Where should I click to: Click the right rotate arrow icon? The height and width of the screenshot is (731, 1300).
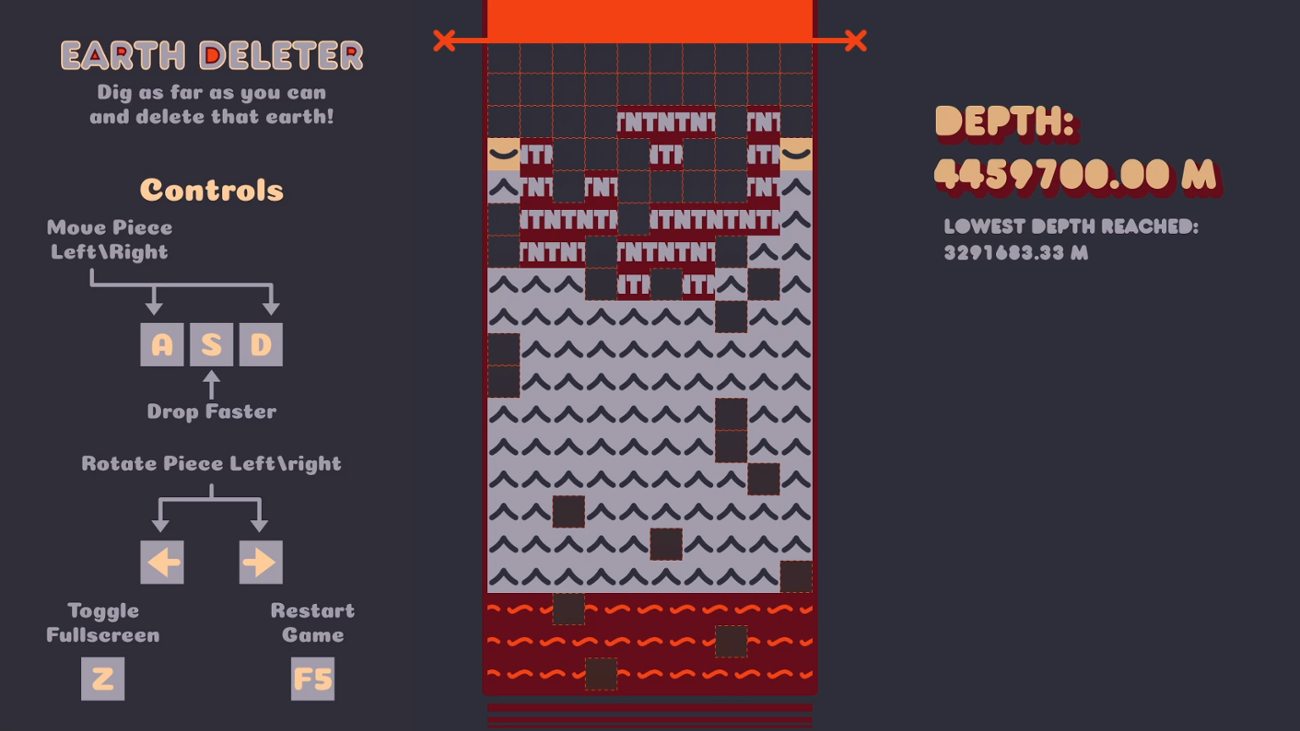click(262, 561)
